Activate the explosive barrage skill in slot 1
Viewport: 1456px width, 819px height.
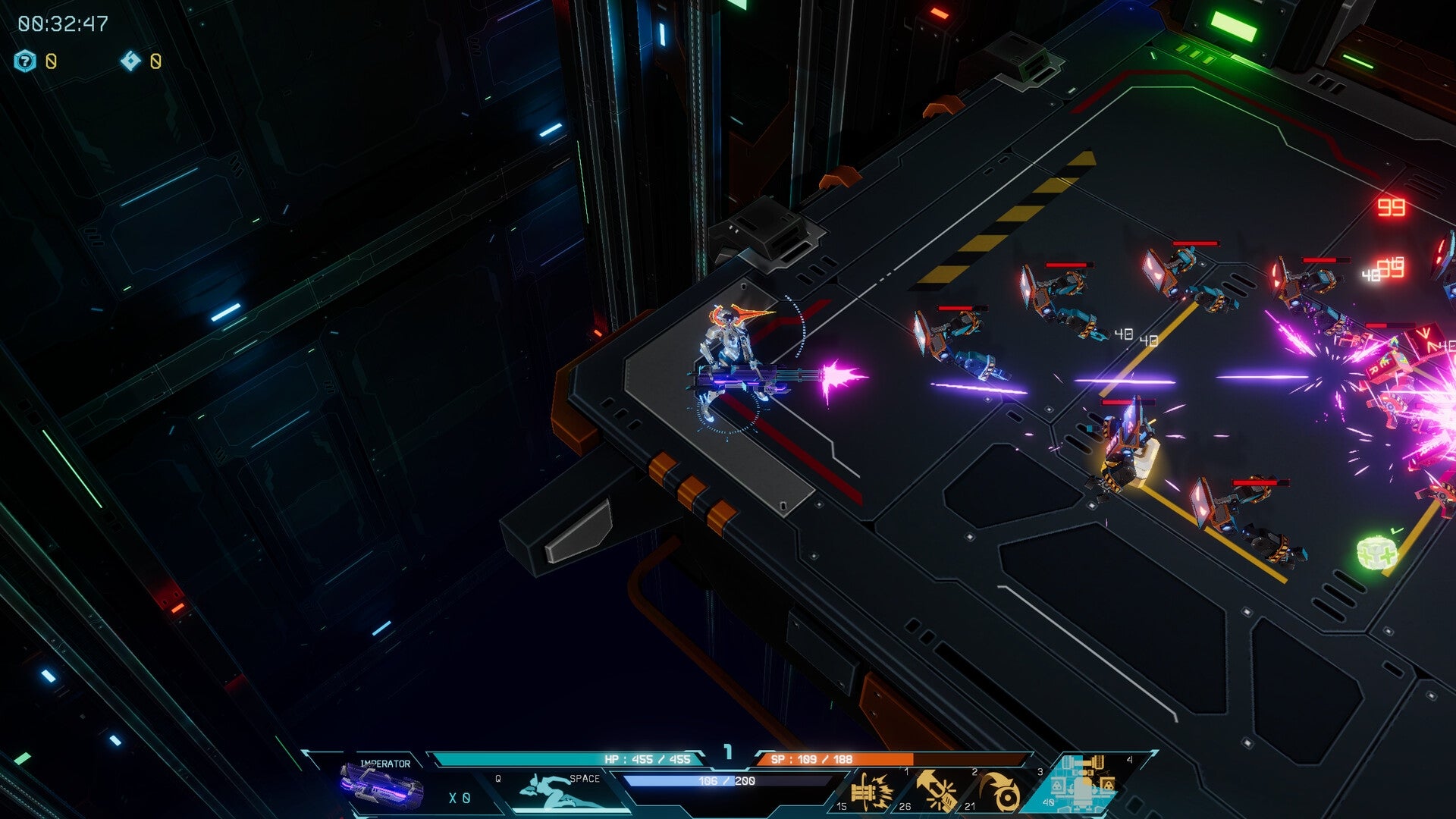tap(874, 791)
